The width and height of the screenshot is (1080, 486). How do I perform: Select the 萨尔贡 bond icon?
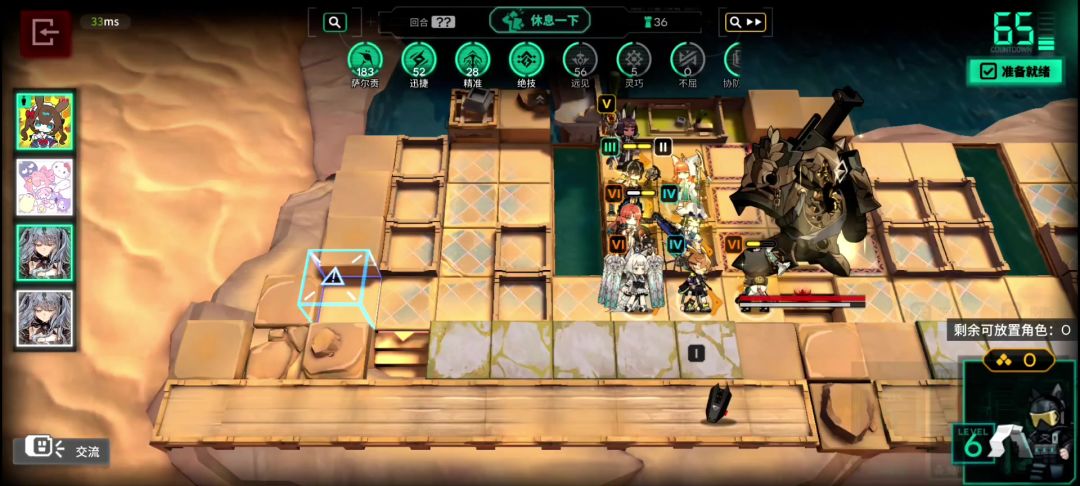(x=366, y=60)
